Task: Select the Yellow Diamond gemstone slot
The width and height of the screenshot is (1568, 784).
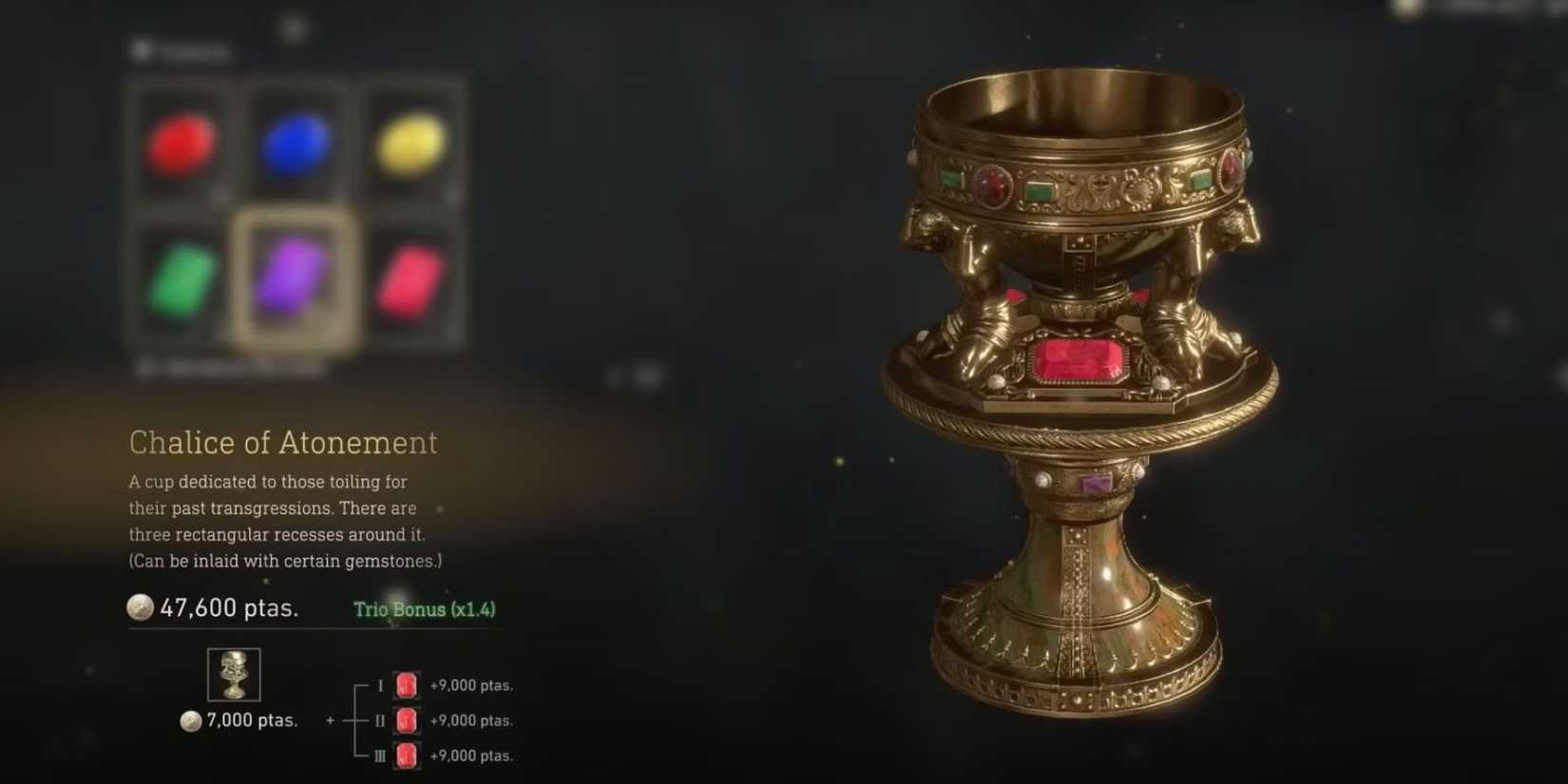Action: 412,143
